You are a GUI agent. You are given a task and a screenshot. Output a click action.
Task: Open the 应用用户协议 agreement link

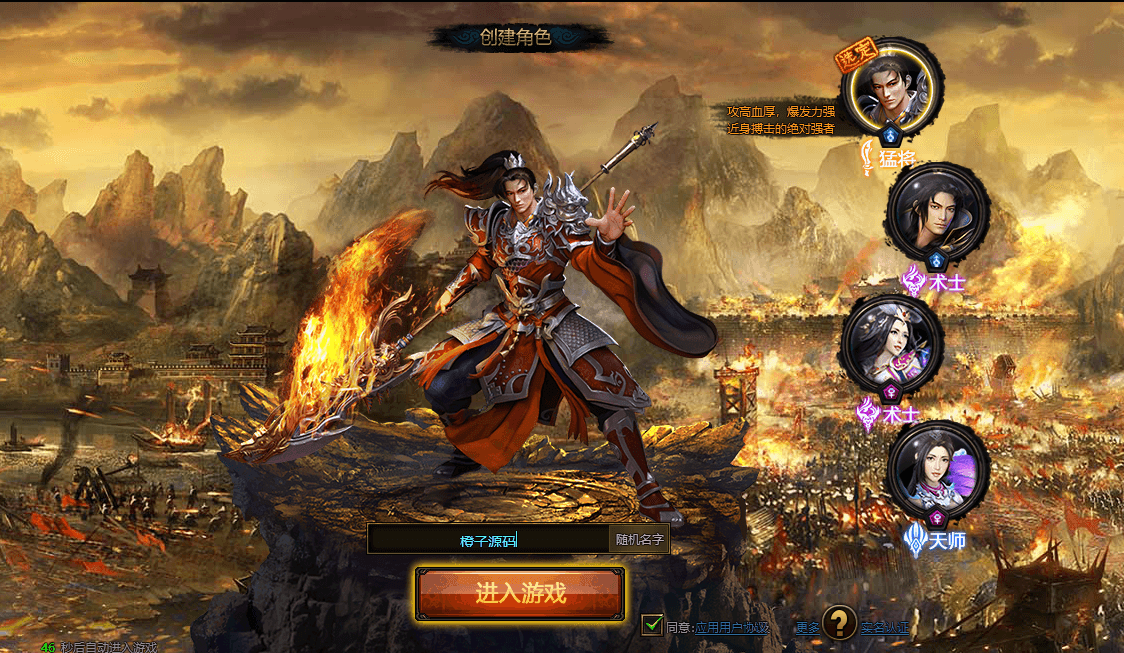click(x=732, y=628)
